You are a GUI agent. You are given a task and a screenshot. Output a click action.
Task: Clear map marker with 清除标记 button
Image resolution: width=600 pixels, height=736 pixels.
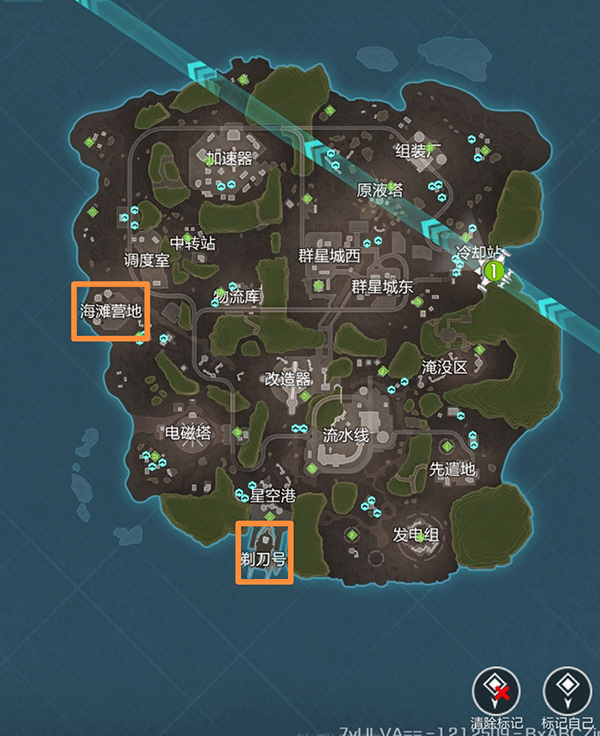point(496,690)
